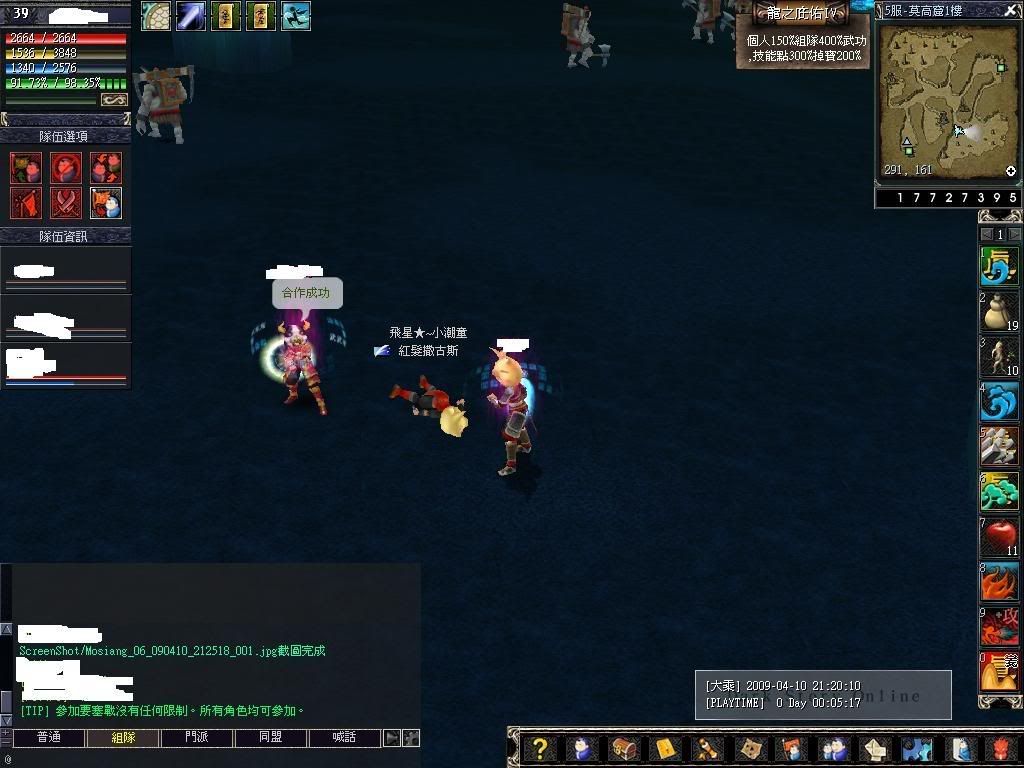Image resolution: width=1024 pixels, height=768 pixels.
Task: Use the red apple in hotbar slot 7
Action: 999,537
